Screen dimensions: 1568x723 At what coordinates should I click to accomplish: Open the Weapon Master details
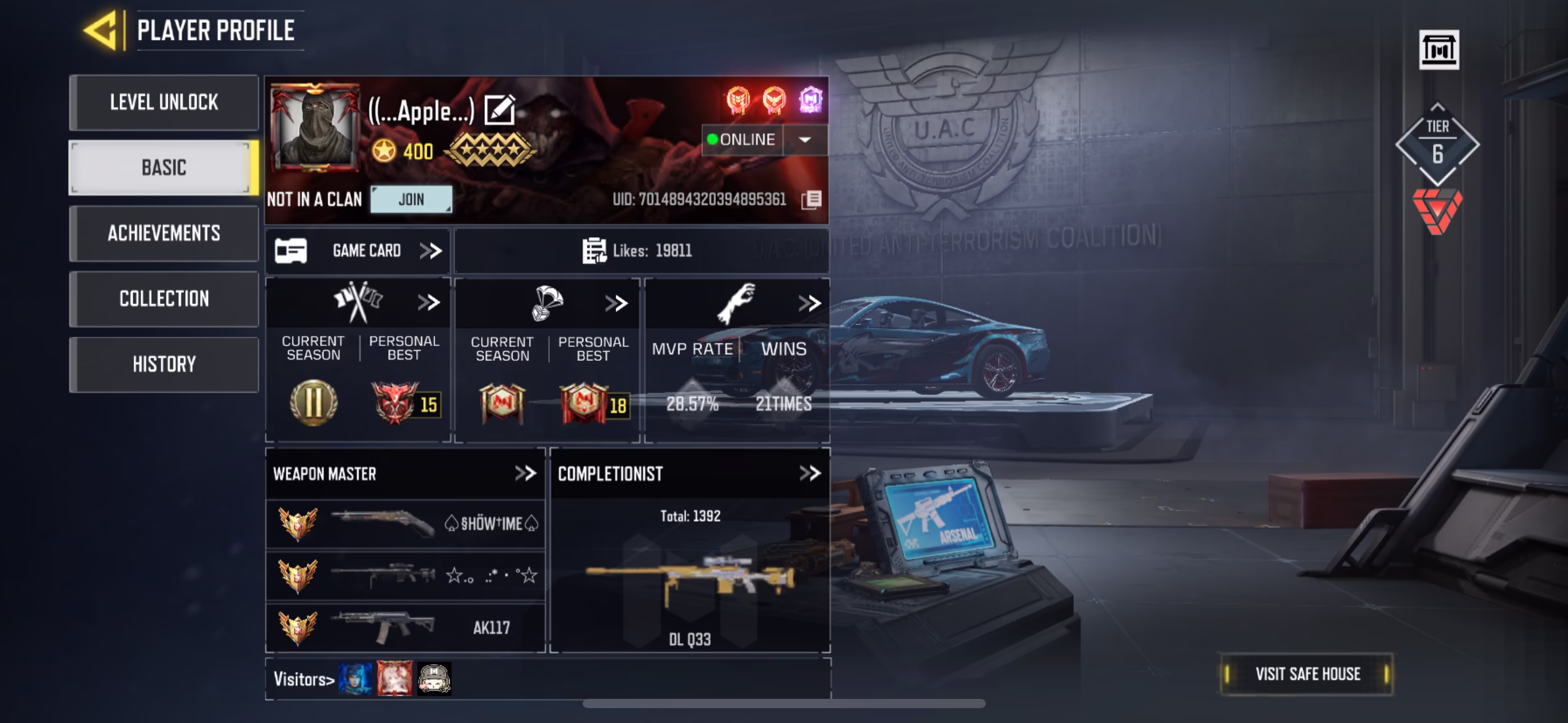tap(525, 474)
